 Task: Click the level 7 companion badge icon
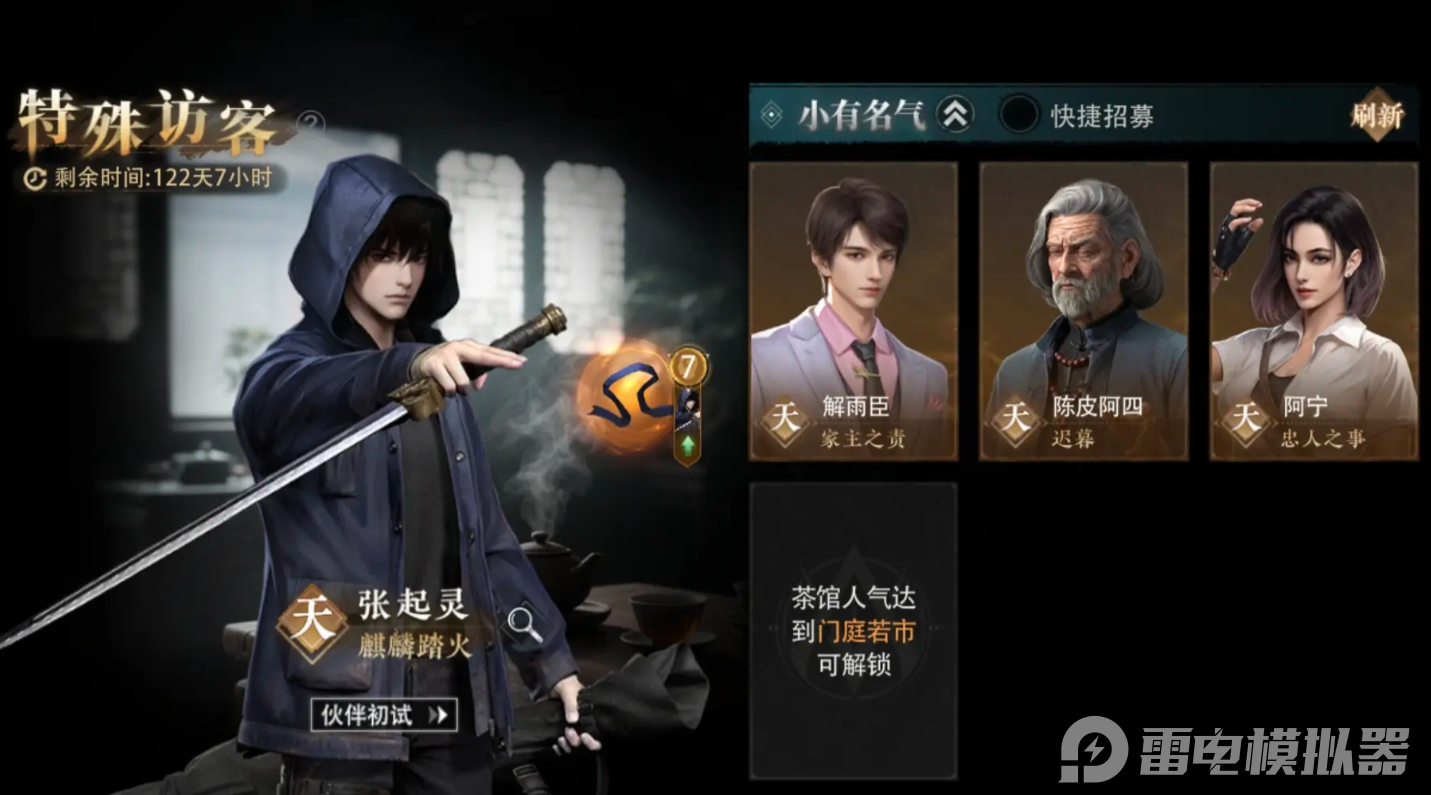pos(689,367)
